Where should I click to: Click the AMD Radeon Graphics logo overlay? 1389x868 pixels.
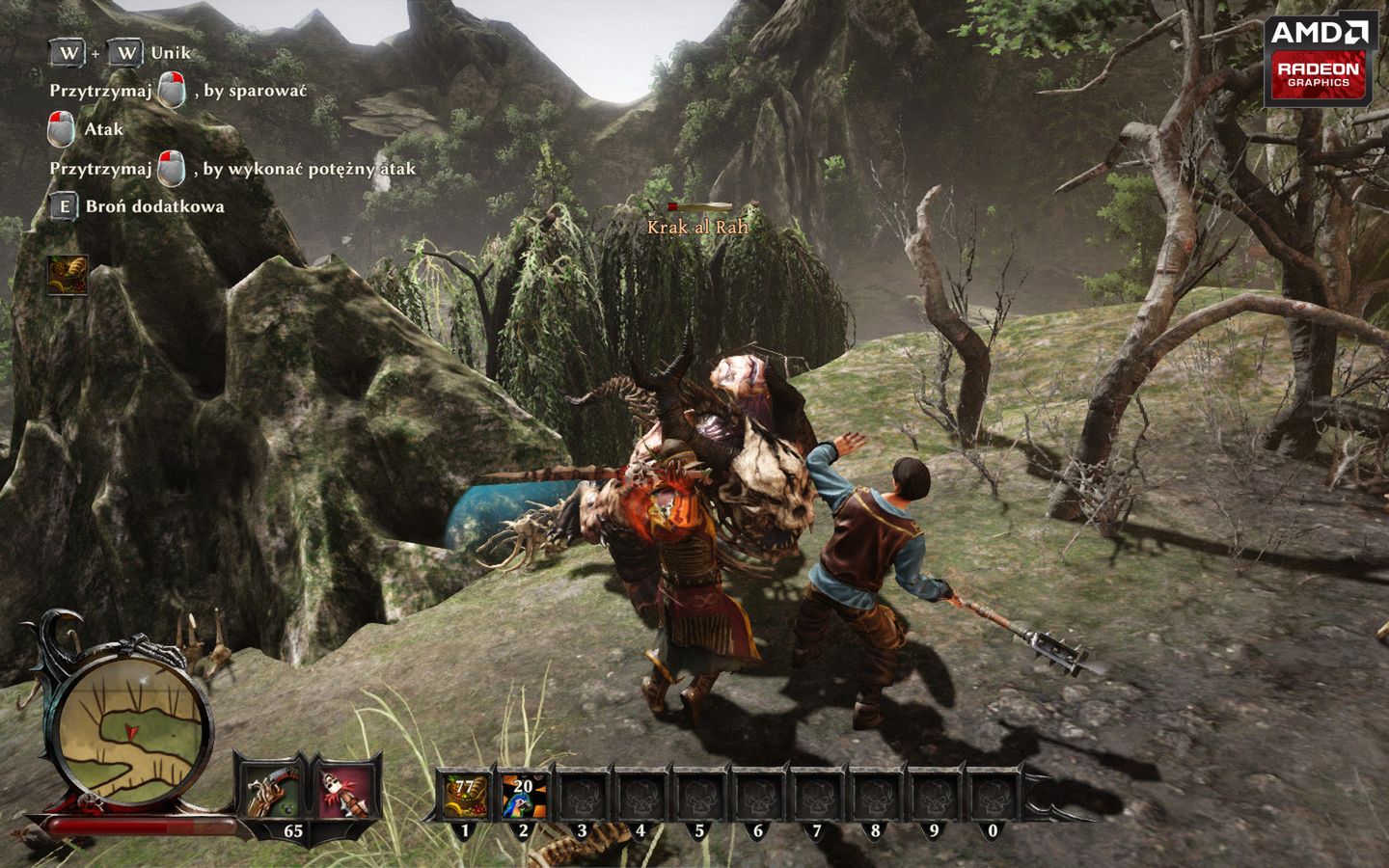(1321, 58)
